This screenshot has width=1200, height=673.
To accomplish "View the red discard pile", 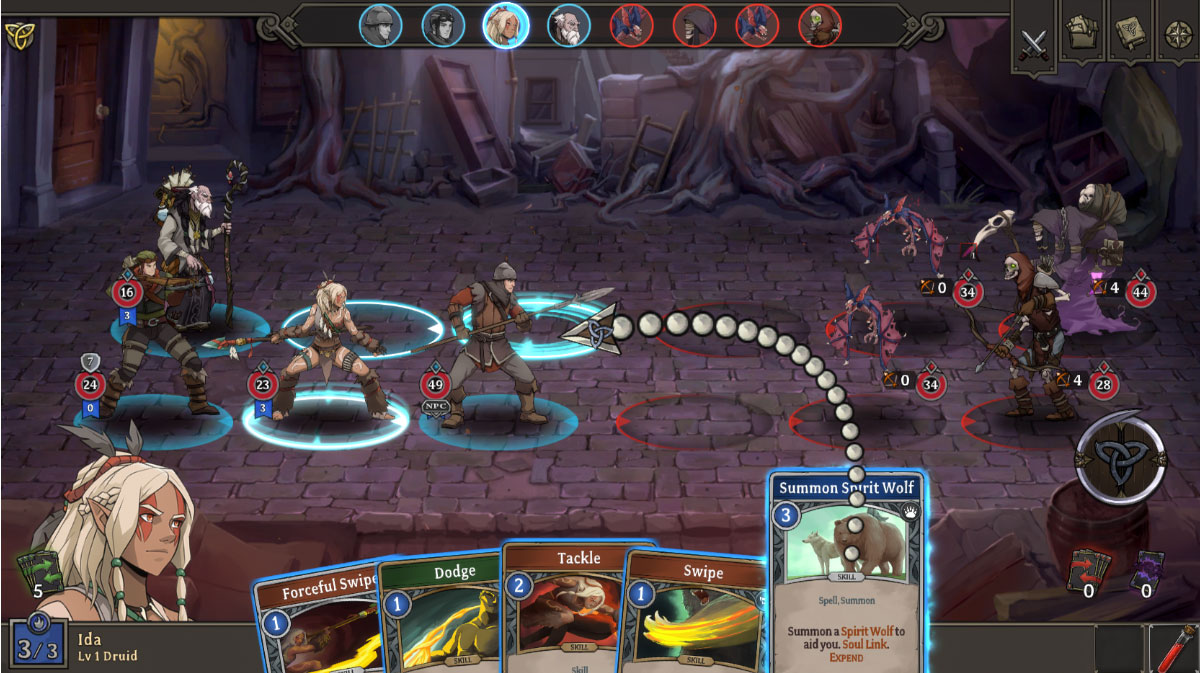I will pos(1089,569).
